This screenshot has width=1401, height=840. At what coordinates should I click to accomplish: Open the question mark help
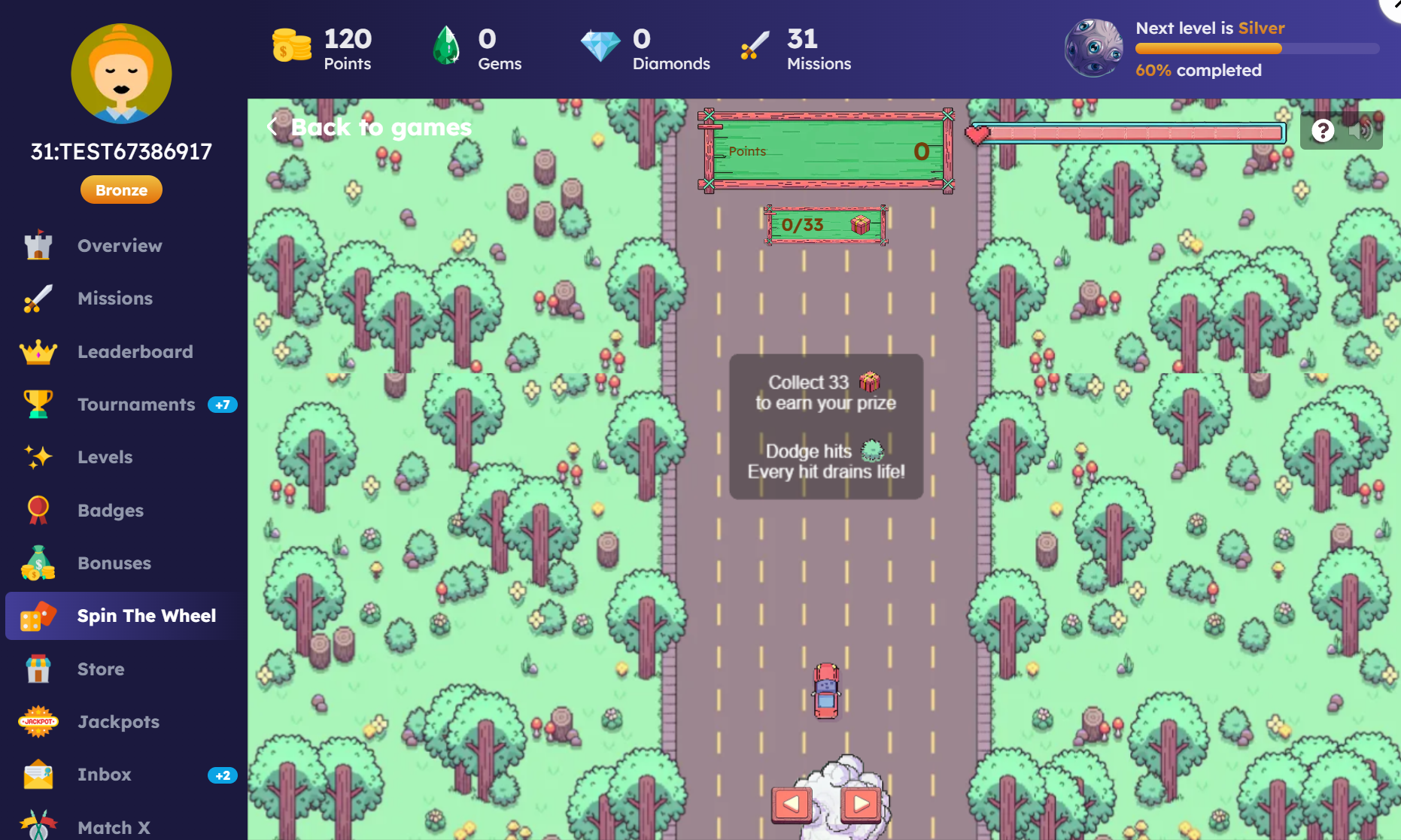pos(1323,131)
